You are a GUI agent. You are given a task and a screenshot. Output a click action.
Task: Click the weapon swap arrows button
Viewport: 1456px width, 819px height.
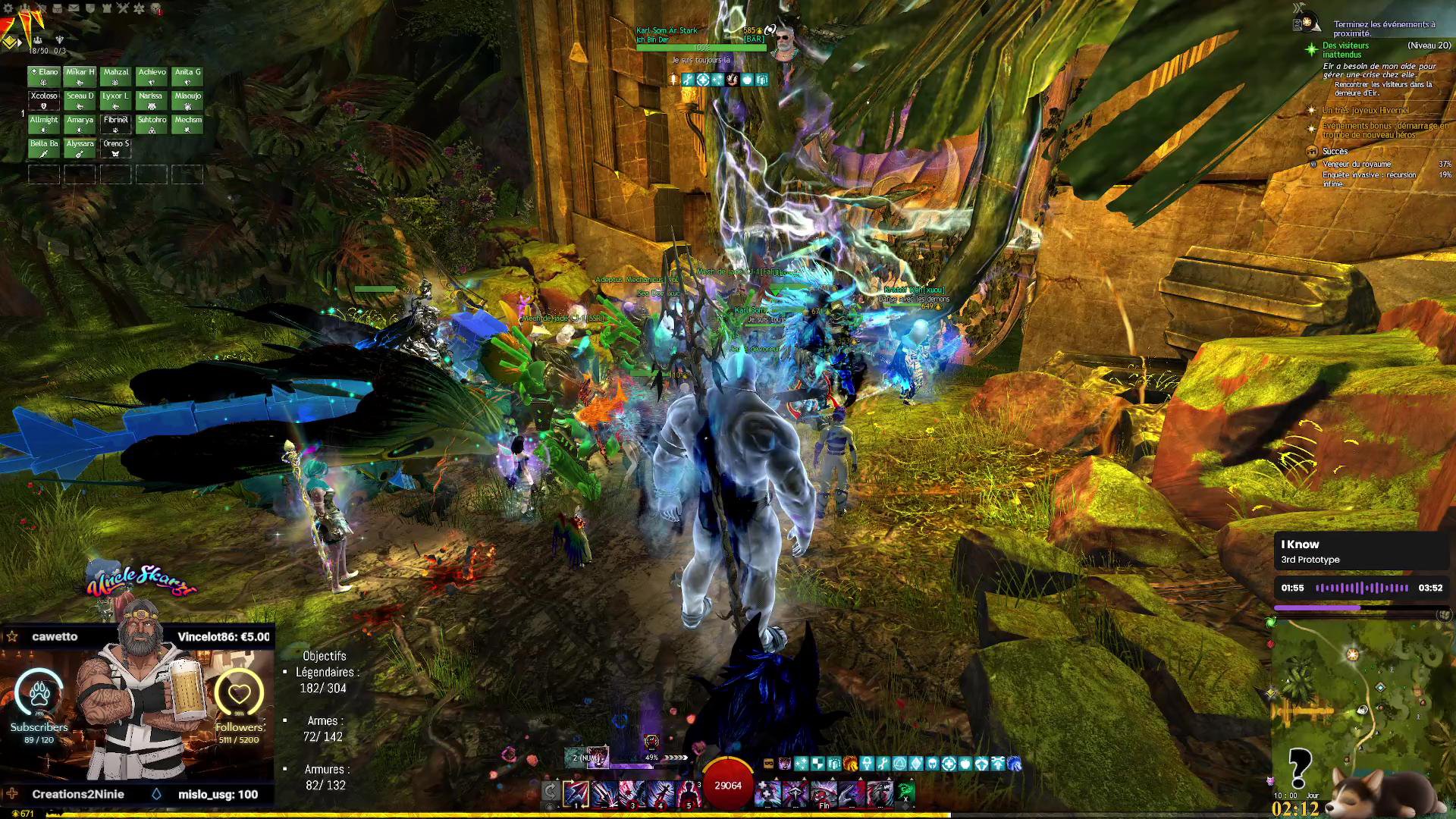551,792
